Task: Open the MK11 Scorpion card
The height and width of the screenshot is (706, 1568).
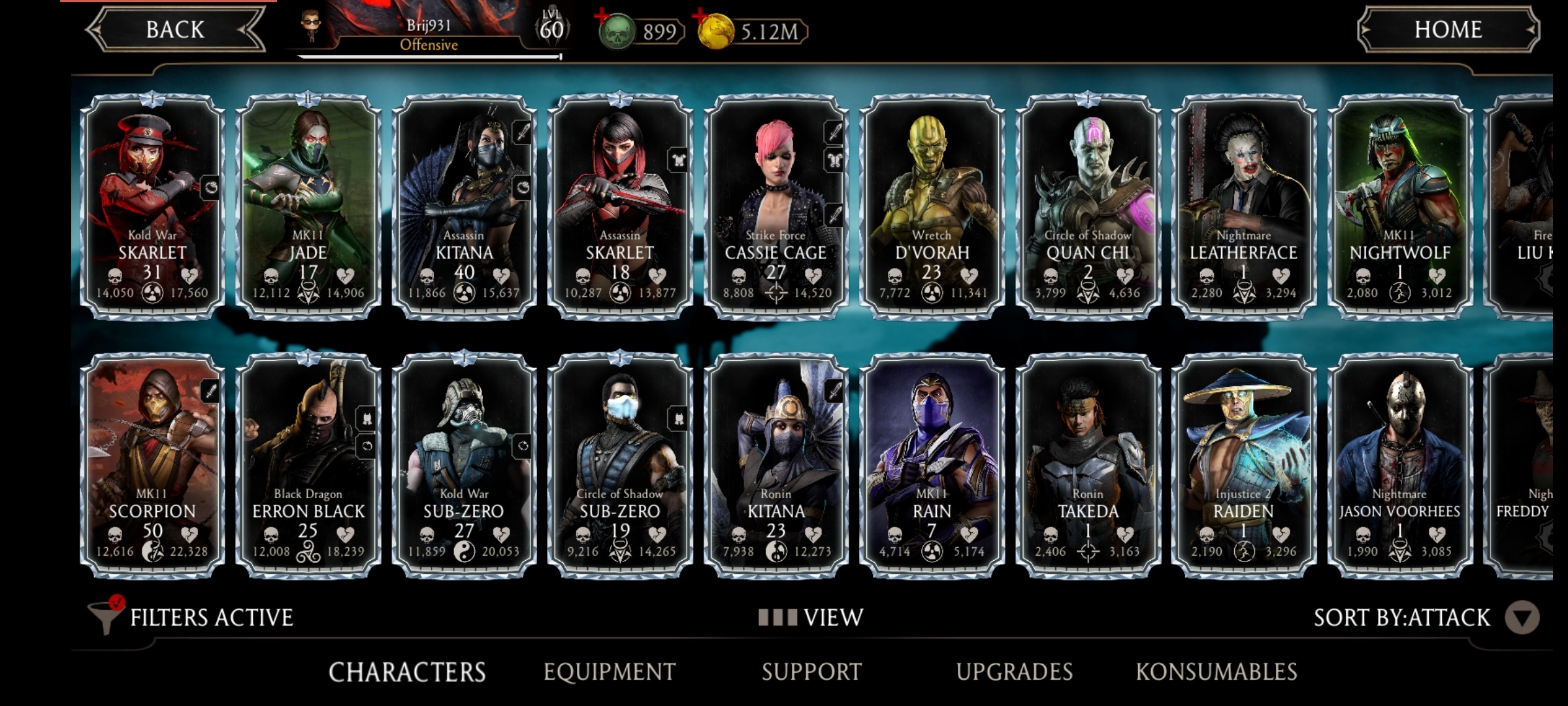Action: point(152,465)
